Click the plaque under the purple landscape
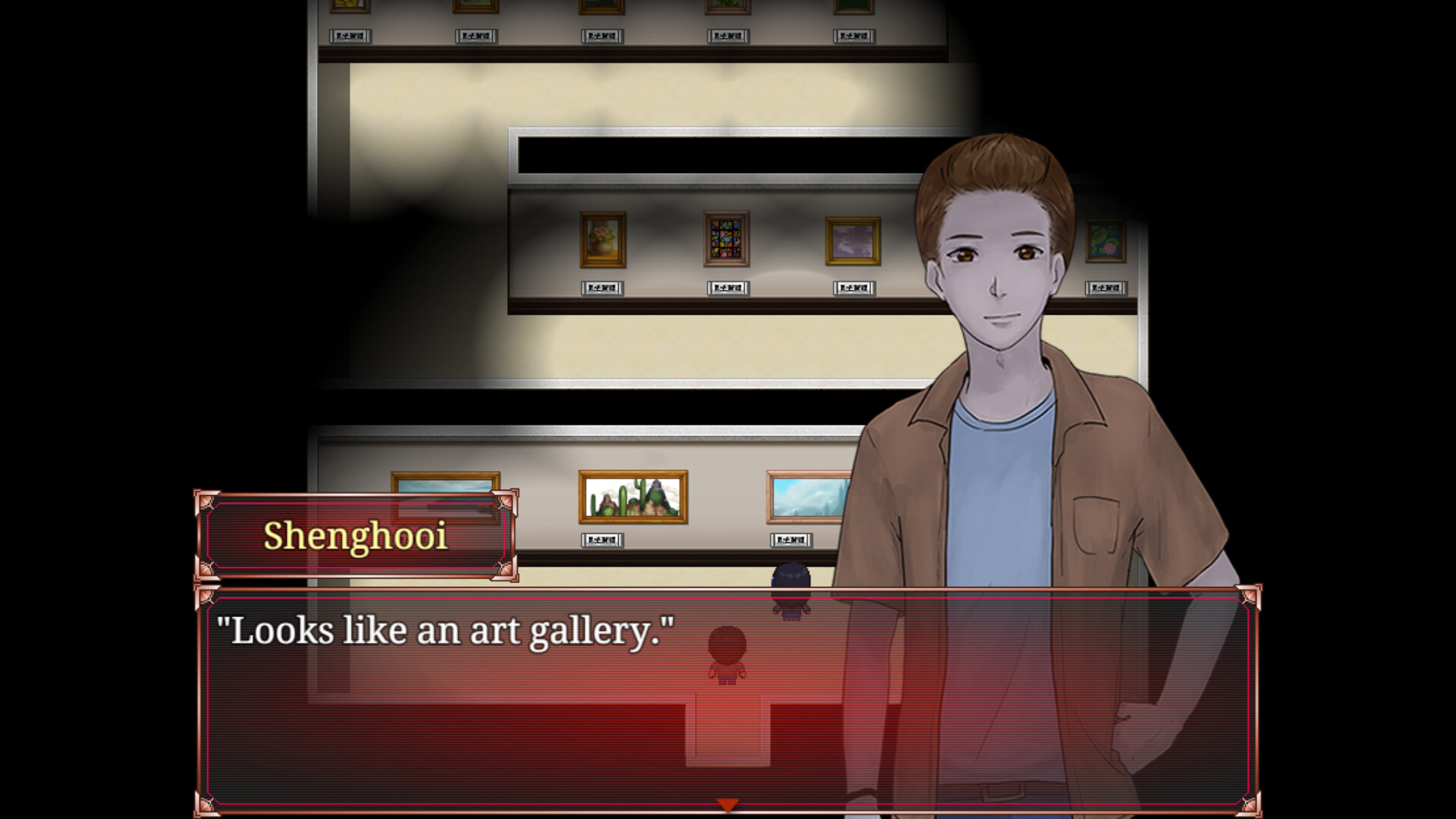1456x819 pixels. [853, 288]
